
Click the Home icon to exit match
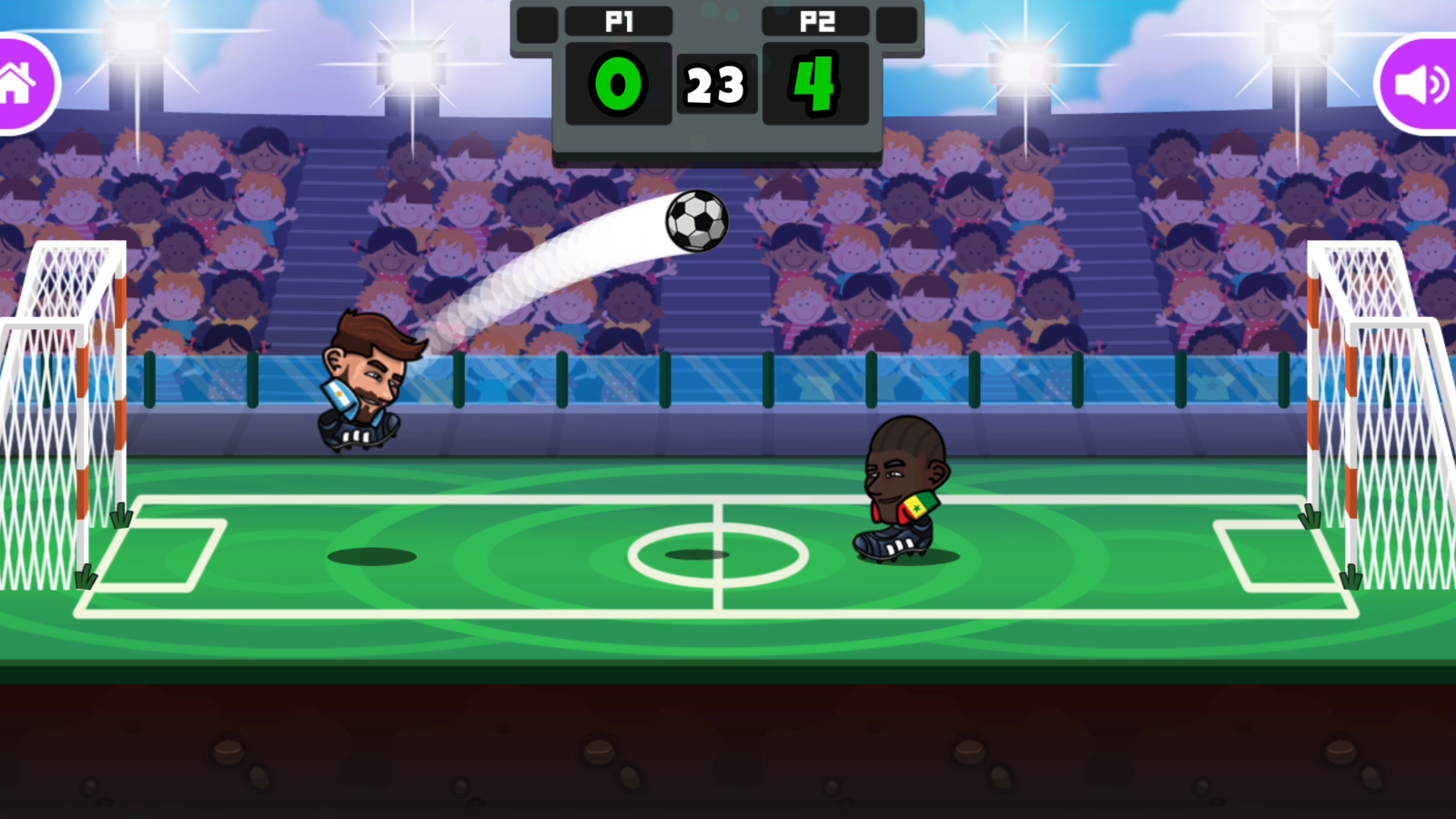[18, 82]
